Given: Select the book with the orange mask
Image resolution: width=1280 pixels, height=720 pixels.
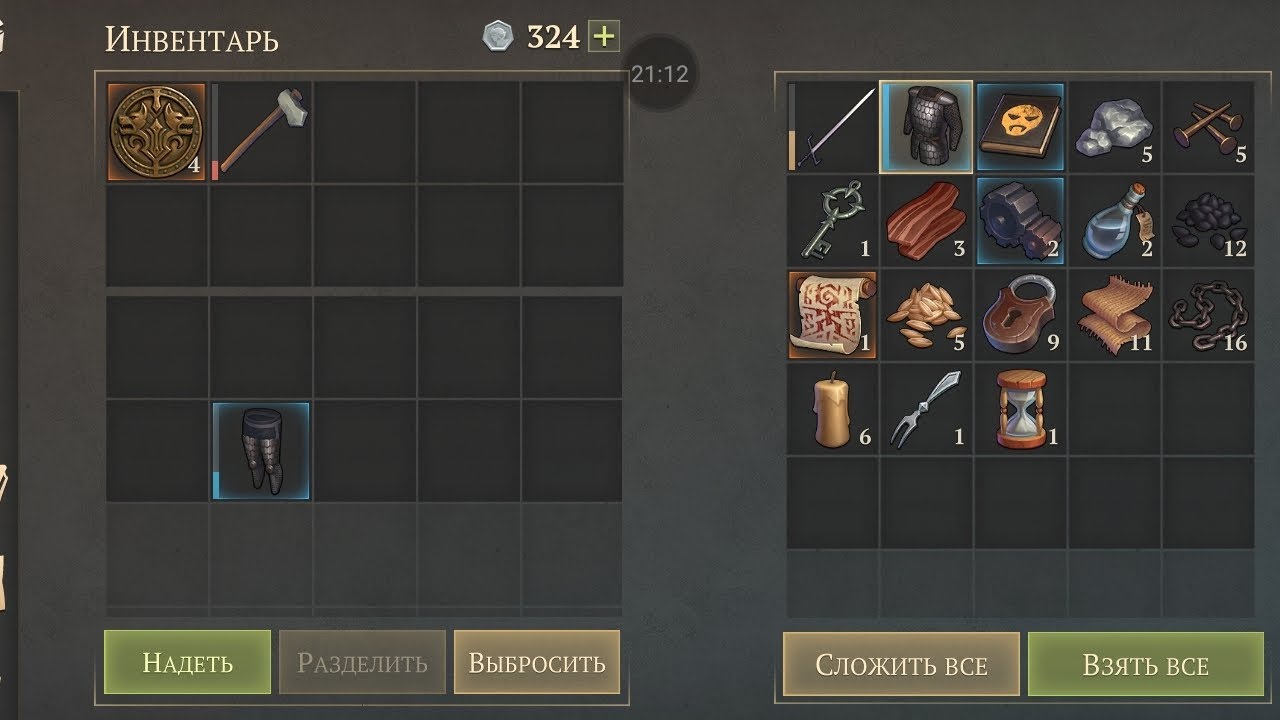Looking at the screenshot, I should pos(1020,127).
